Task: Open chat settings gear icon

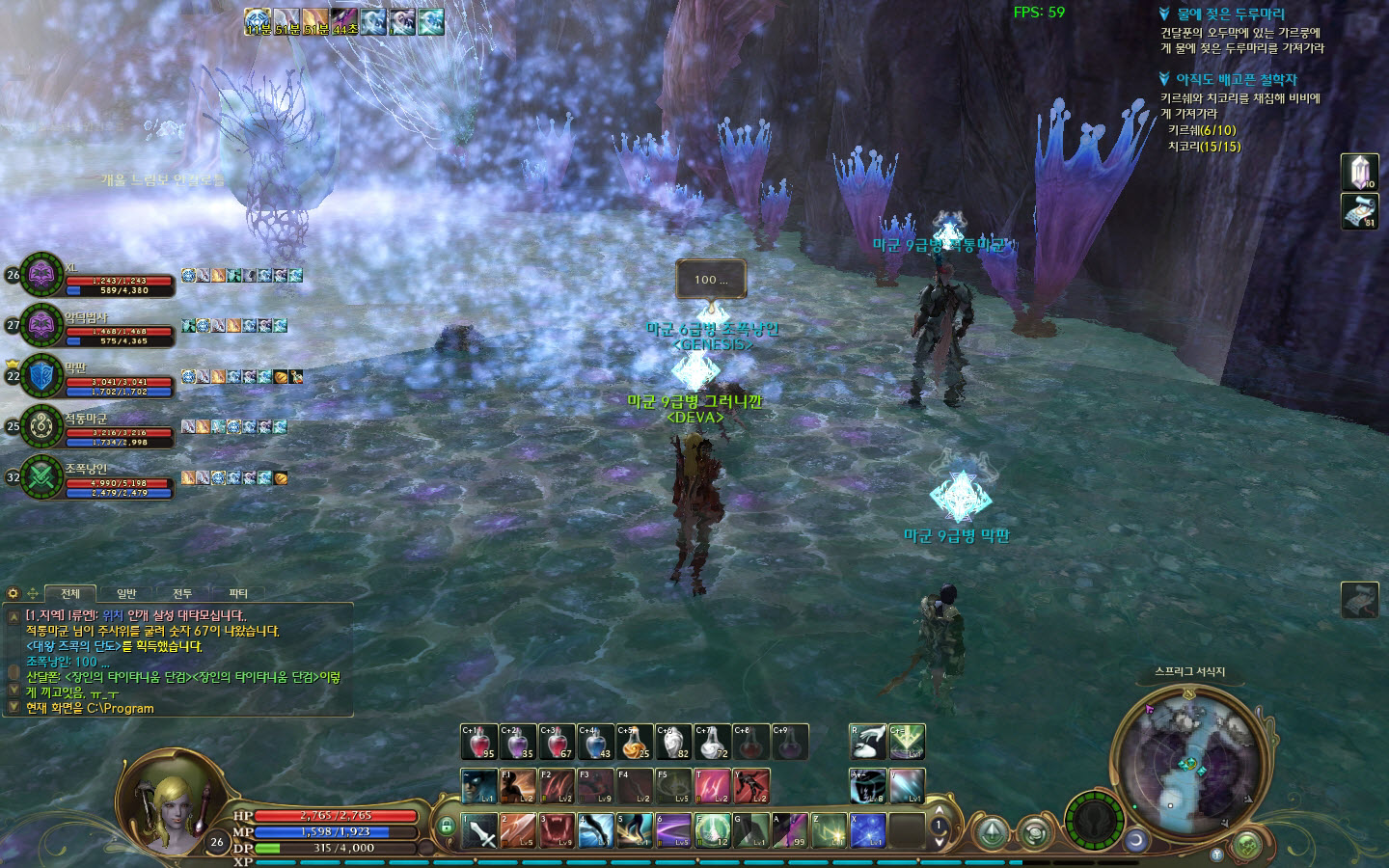Action: 14,593
